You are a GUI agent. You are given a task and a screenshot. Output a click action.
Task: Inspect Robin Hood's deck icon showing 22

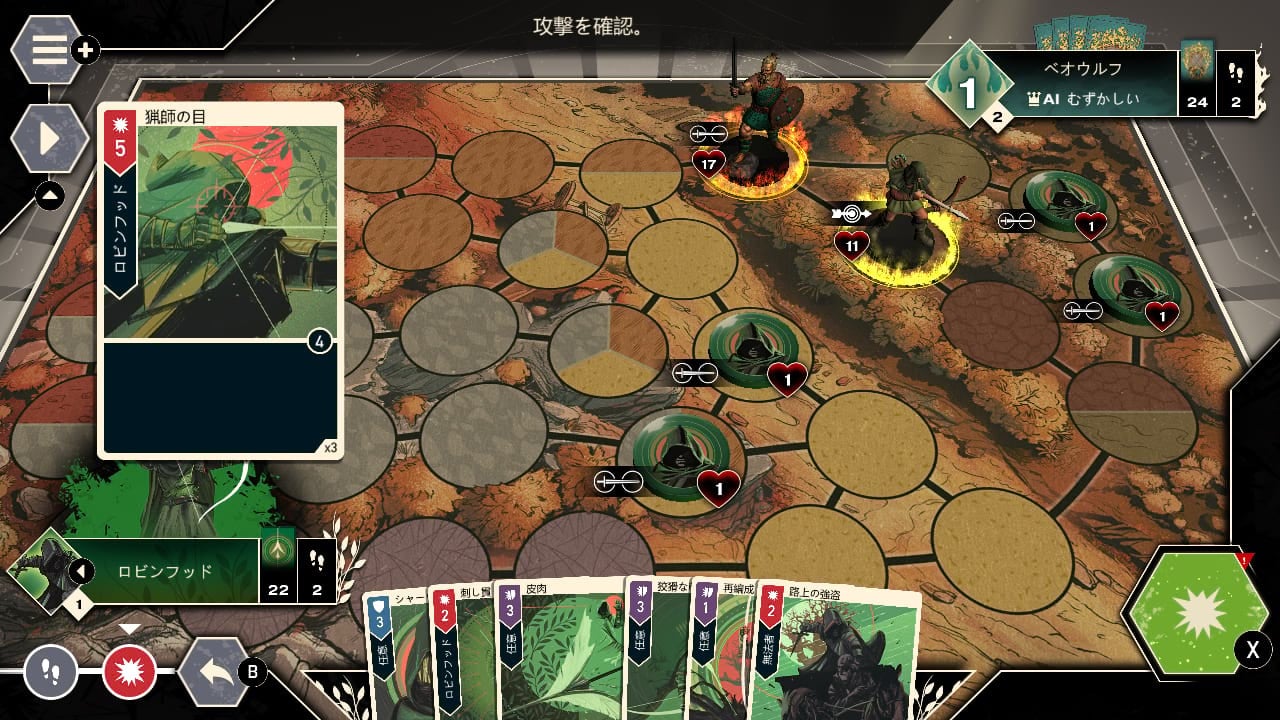(278, 571)
